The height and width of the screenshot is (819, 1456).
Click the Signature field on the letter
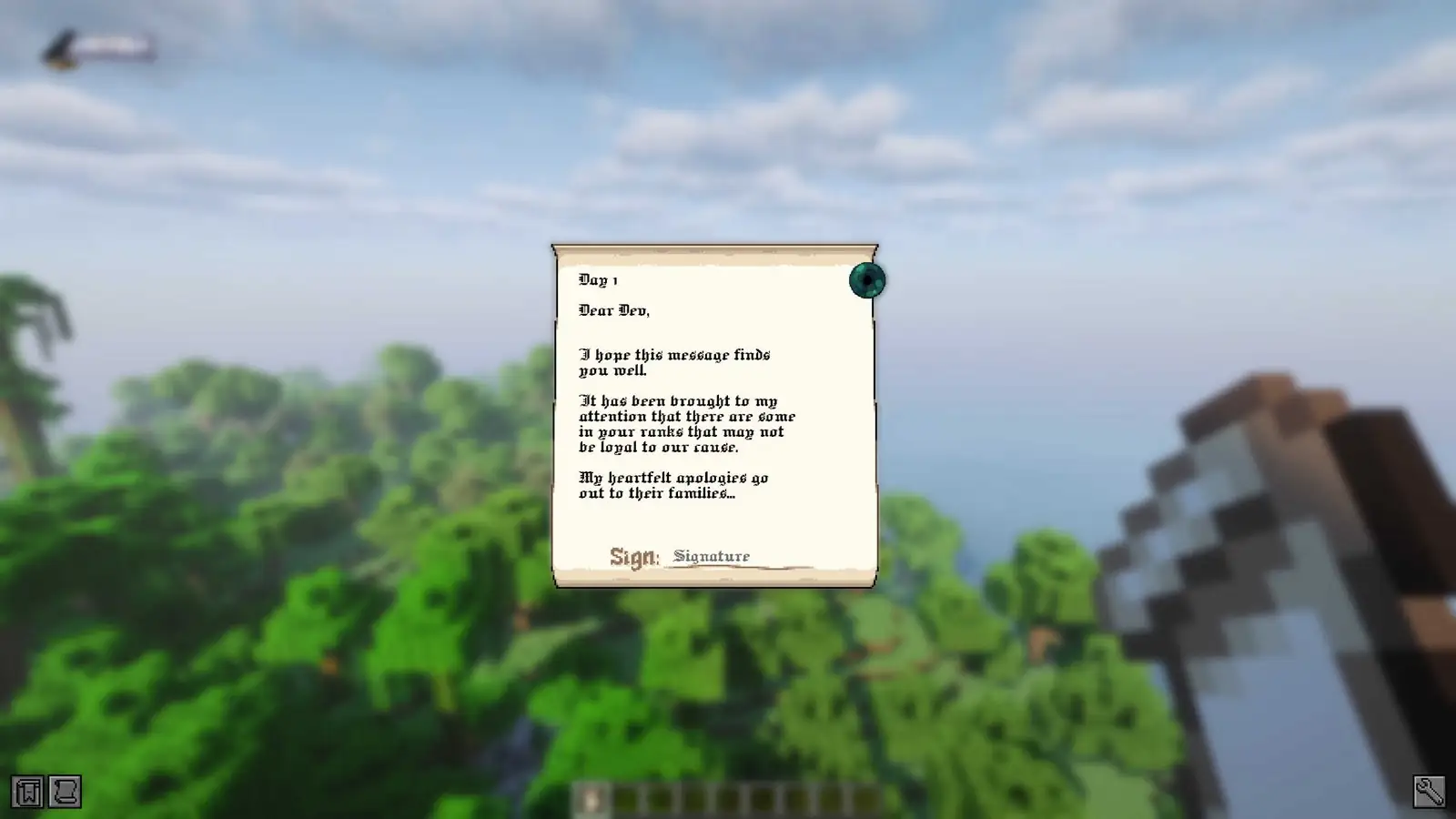coord(737,556)
